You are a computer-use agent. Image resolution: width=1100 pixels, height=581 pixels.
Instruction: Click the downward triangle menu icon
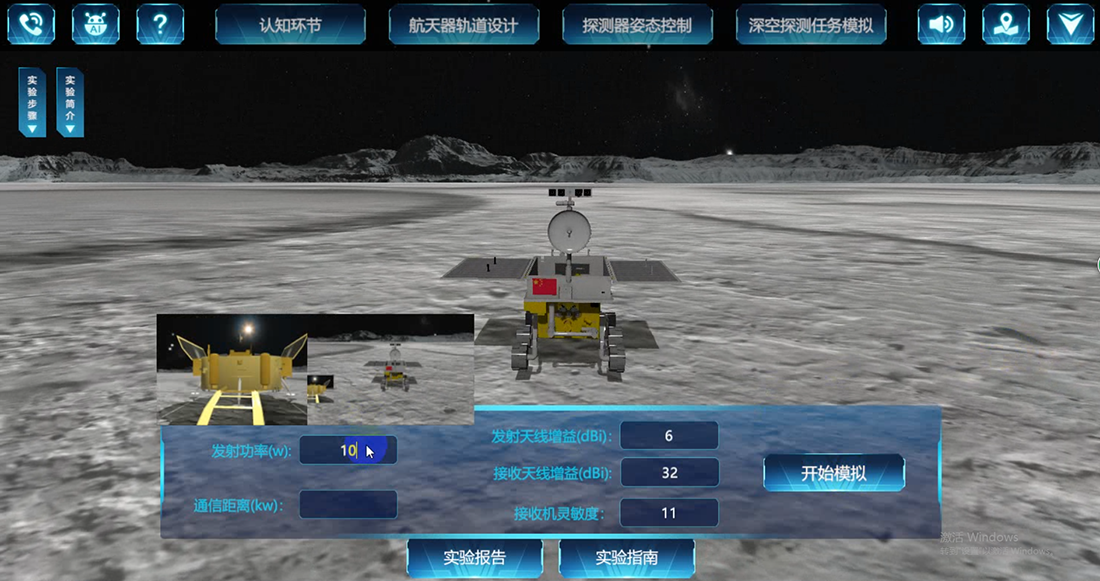1070,24
